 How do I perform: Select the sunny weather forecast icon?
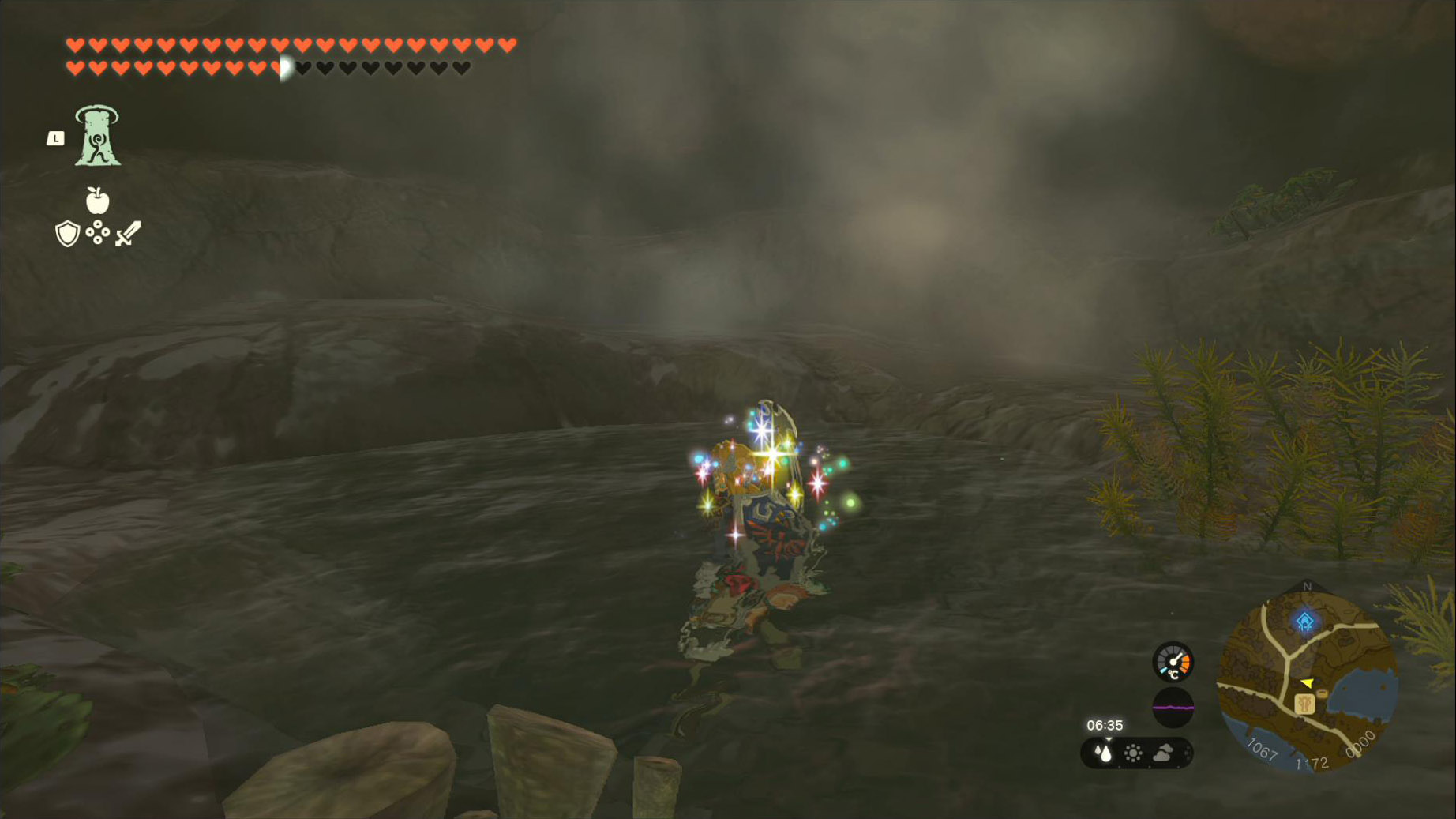(1133, 753)
